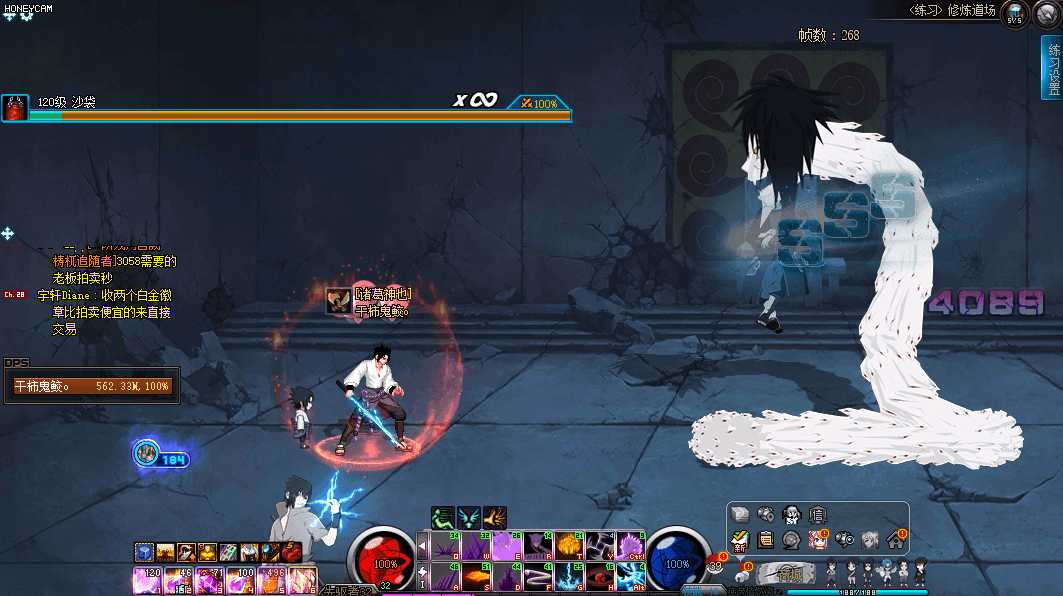Use the purple spikes skill on Q

pos(443,545)
